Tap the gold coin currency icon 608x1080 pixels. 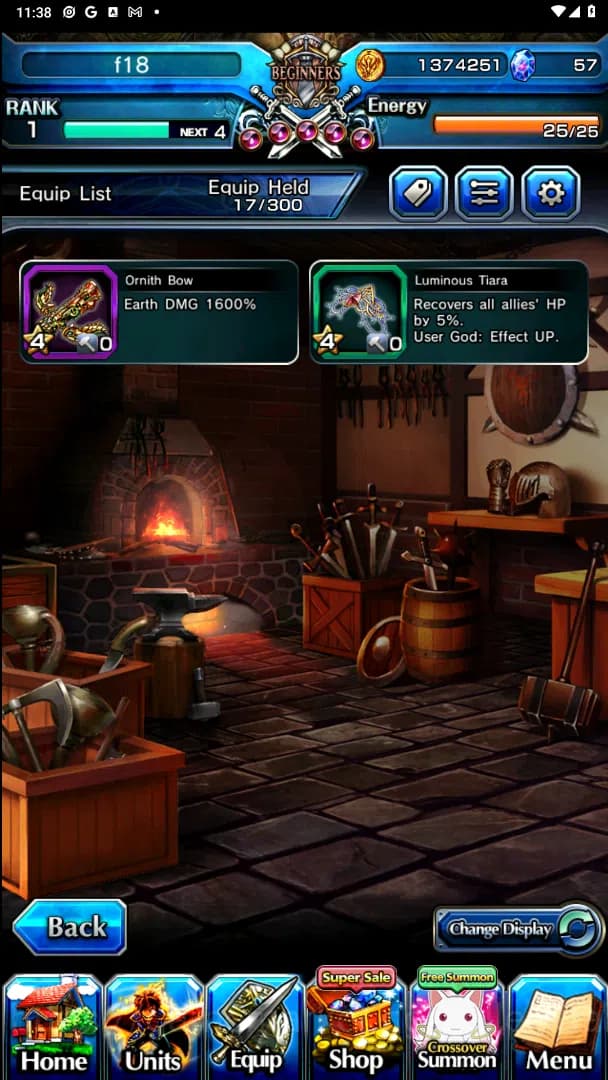(370, 65)
